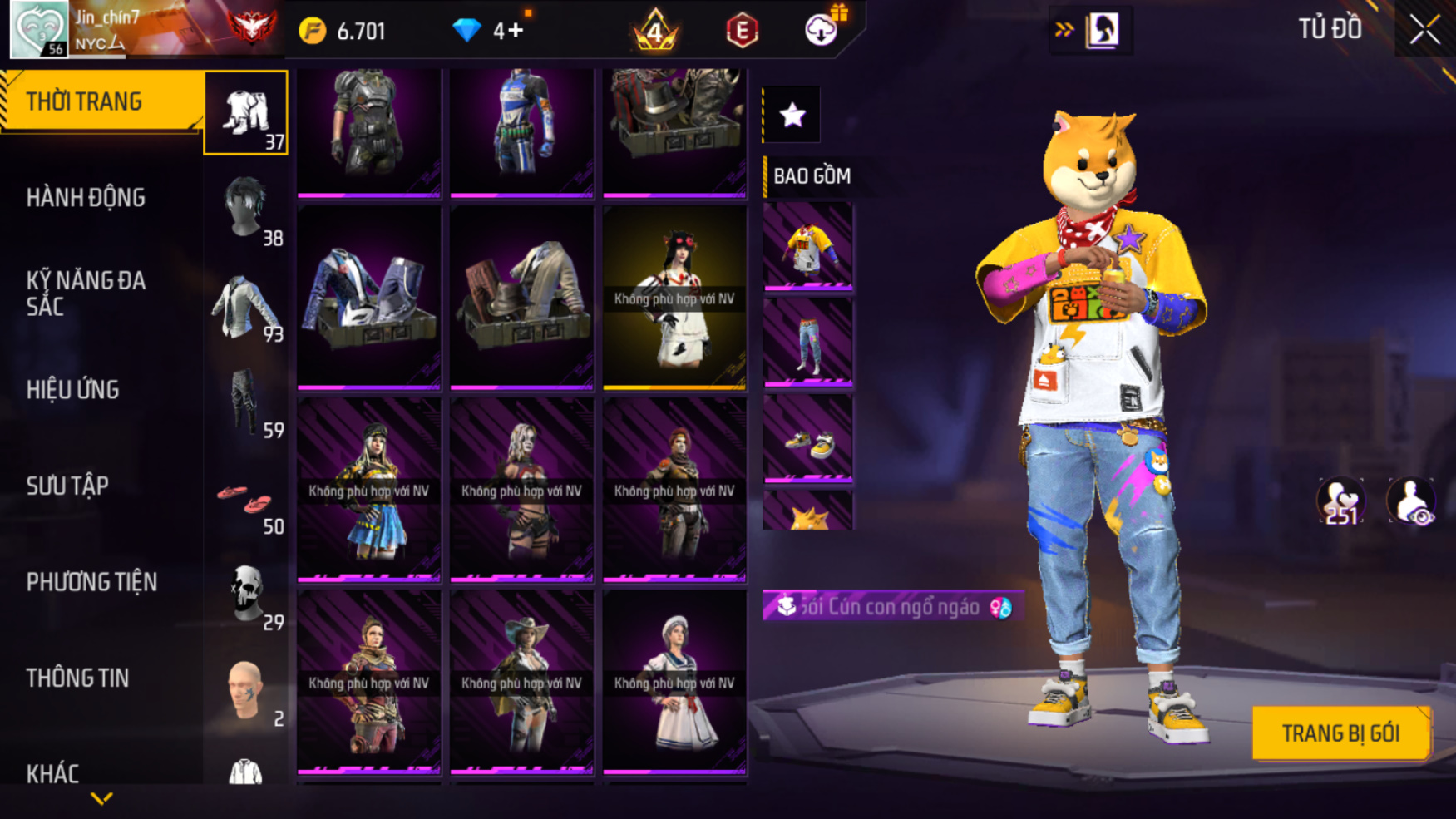Image resolution: width=1456 pixels, height=819 pixels.
Task: Switch to KỸ NĂNG ĐA SẮC category
Action: (86, 294)
